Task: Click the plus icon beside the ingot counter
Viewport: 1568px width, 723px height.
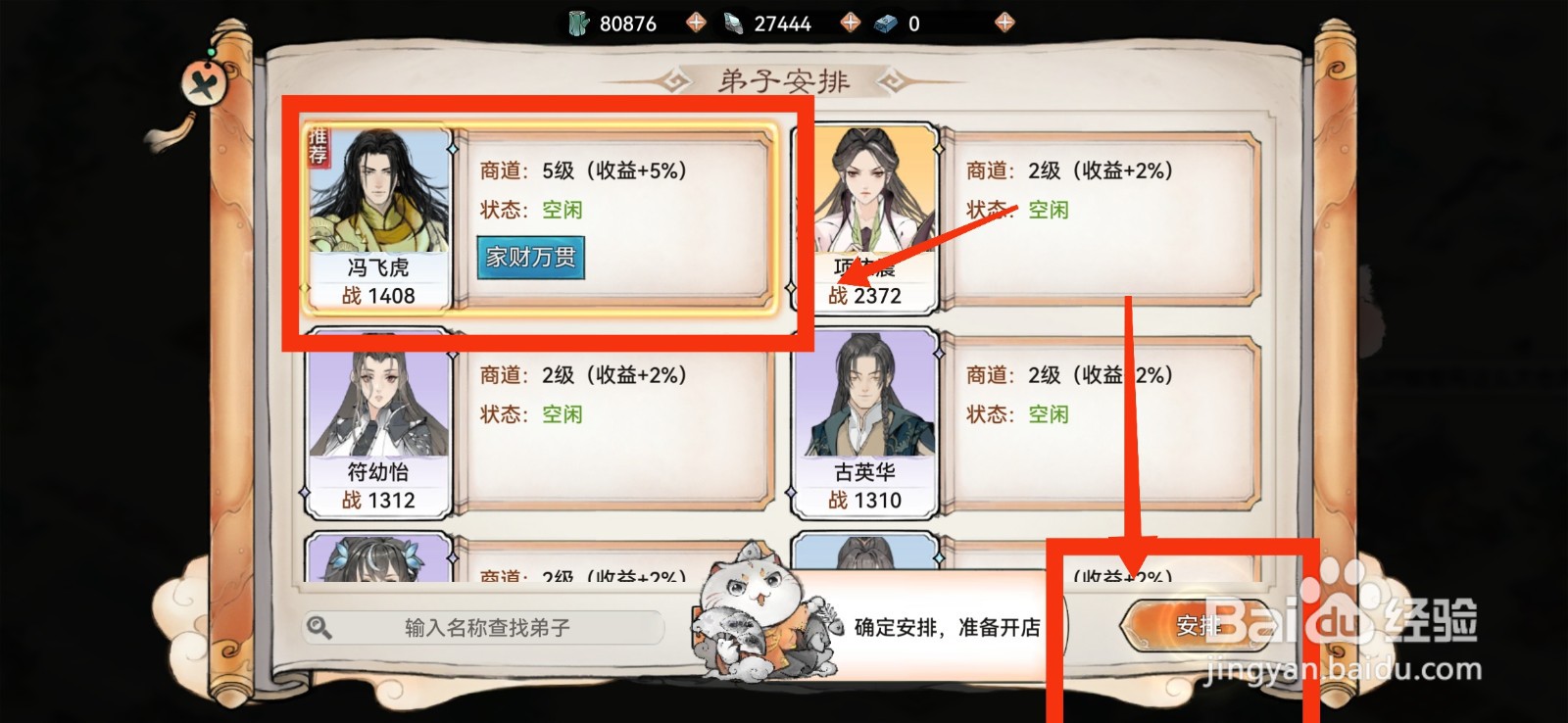Action: (x=1003, y=22)
